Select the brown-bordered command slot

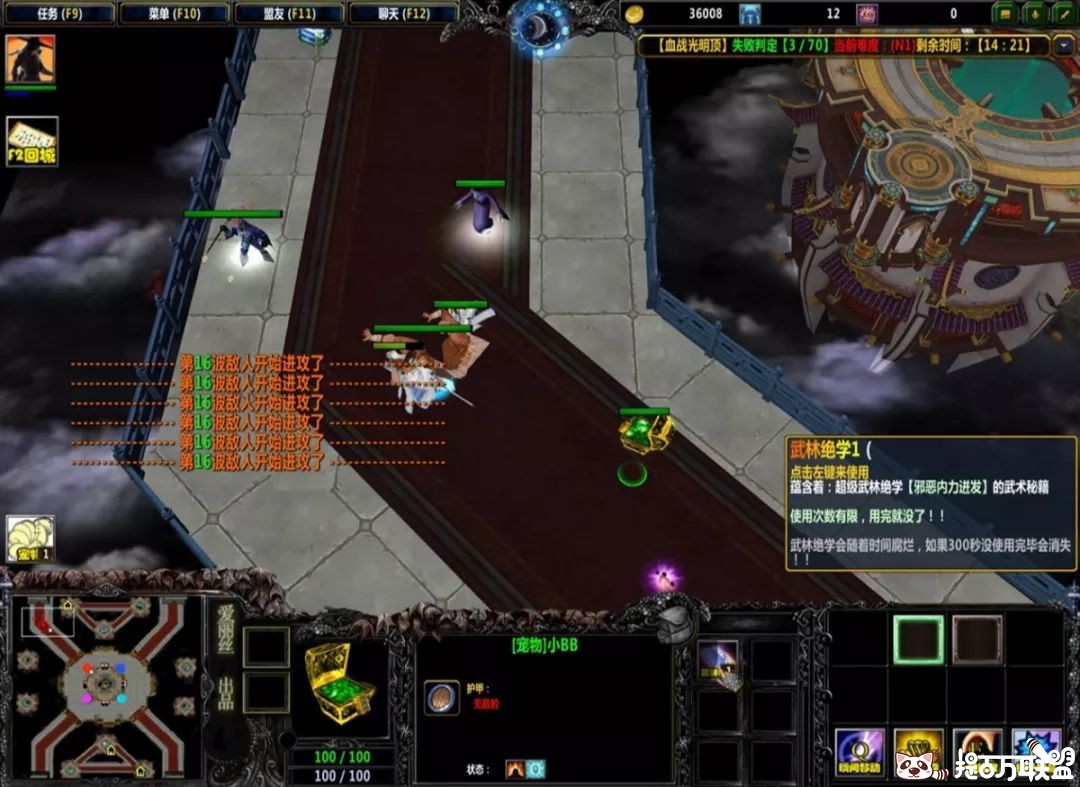click(977, 639)
